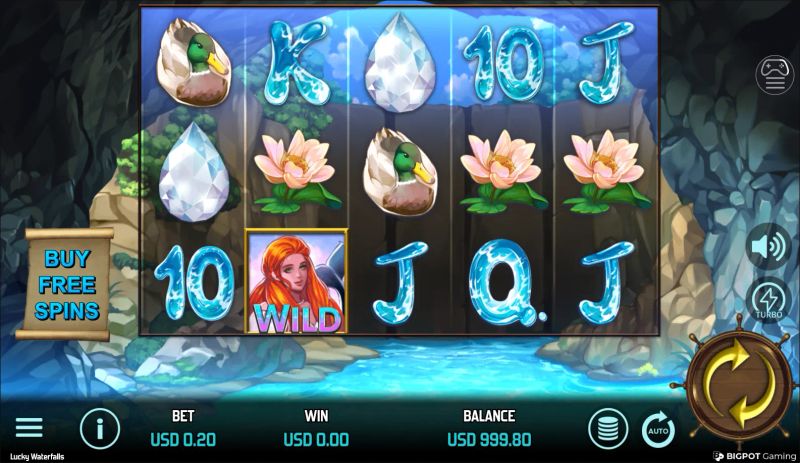Image resolution: width=800 pixels, height=463 pixels.
Task: Open the hamburger menu
Action: tap(29, 429)
